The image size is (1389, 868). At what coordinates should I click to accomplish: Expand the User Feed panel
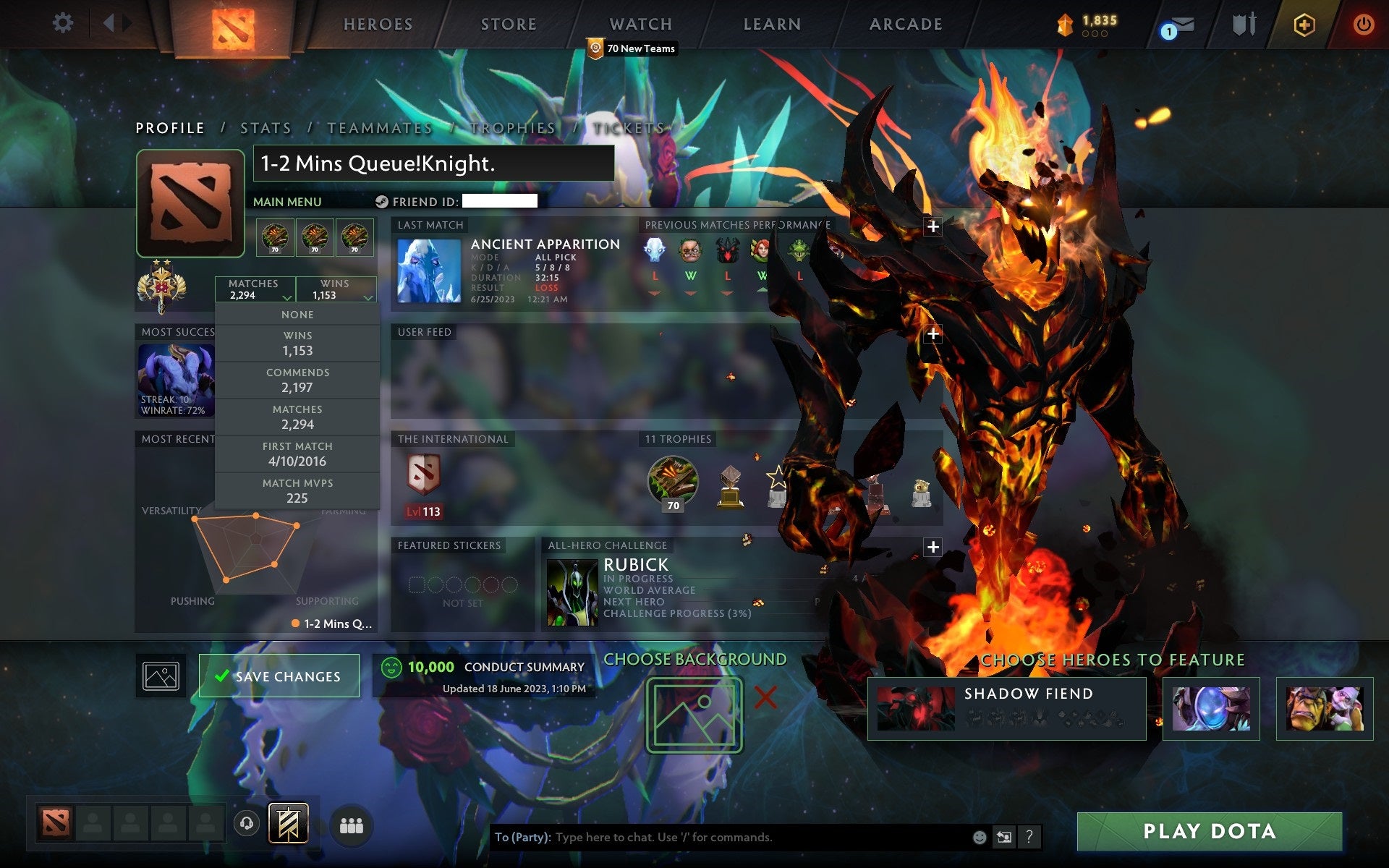(933, 333)
